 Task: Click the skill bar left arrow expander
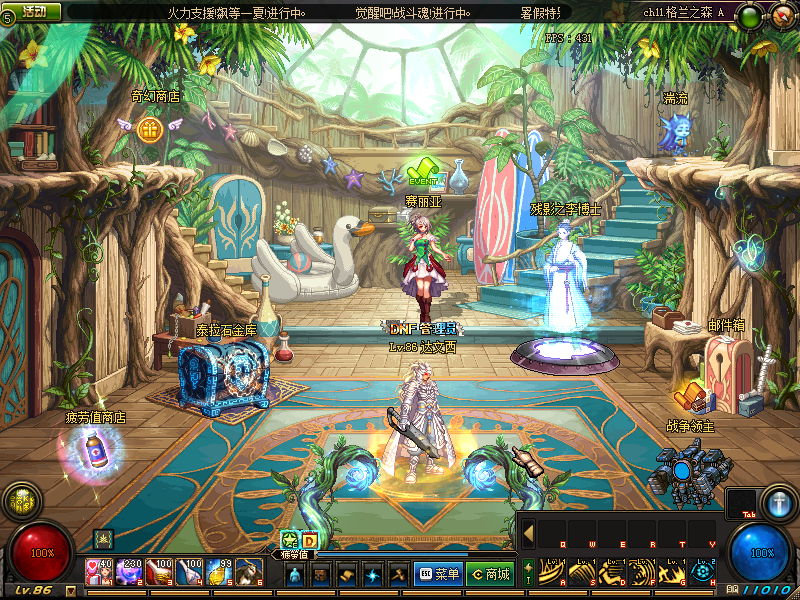pyautogui.click(x=528, y=533)
